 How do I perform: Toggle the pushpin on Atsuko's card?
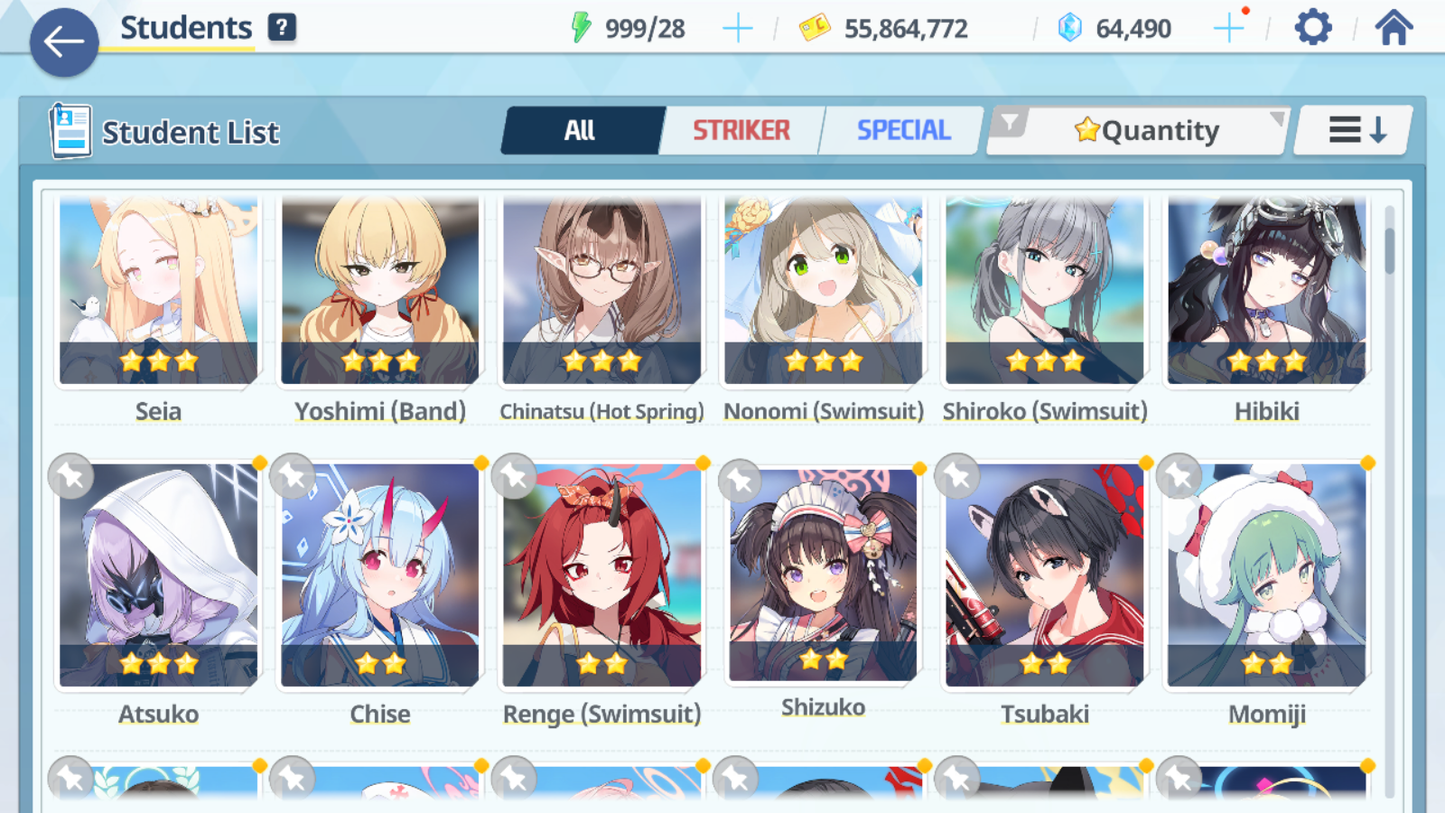(69, 477)
